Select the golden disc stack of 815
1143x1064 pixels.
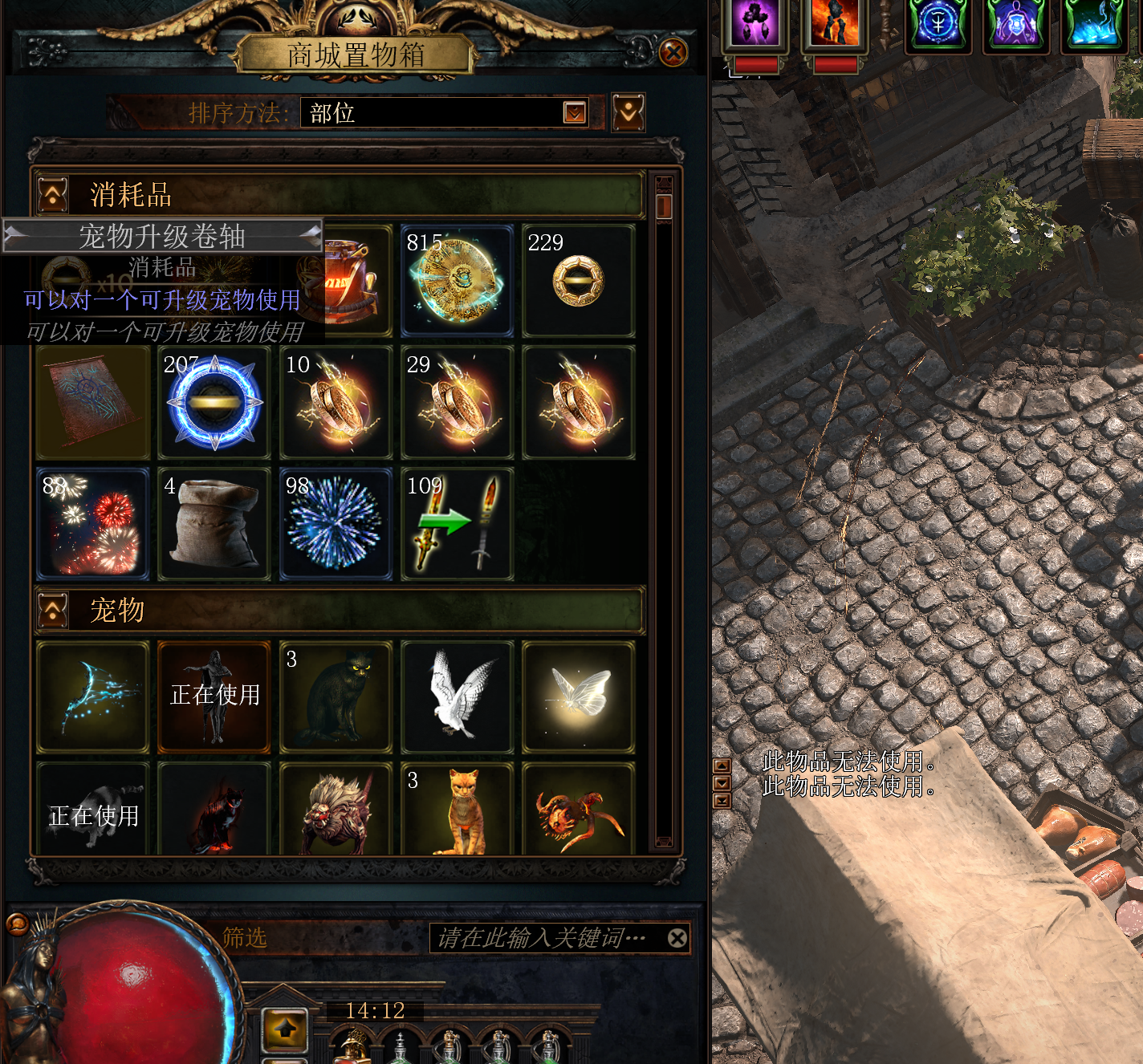click(457, 281)
